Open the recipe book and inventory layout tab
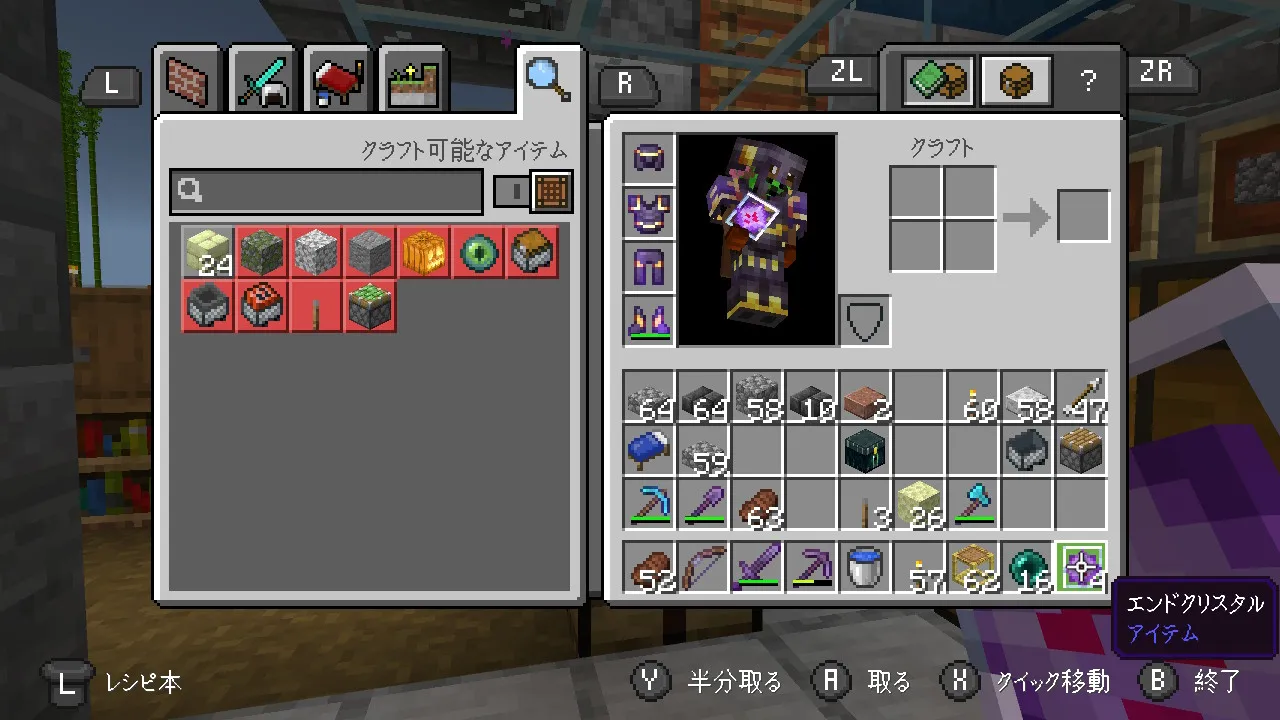 [x=938, y=80]
